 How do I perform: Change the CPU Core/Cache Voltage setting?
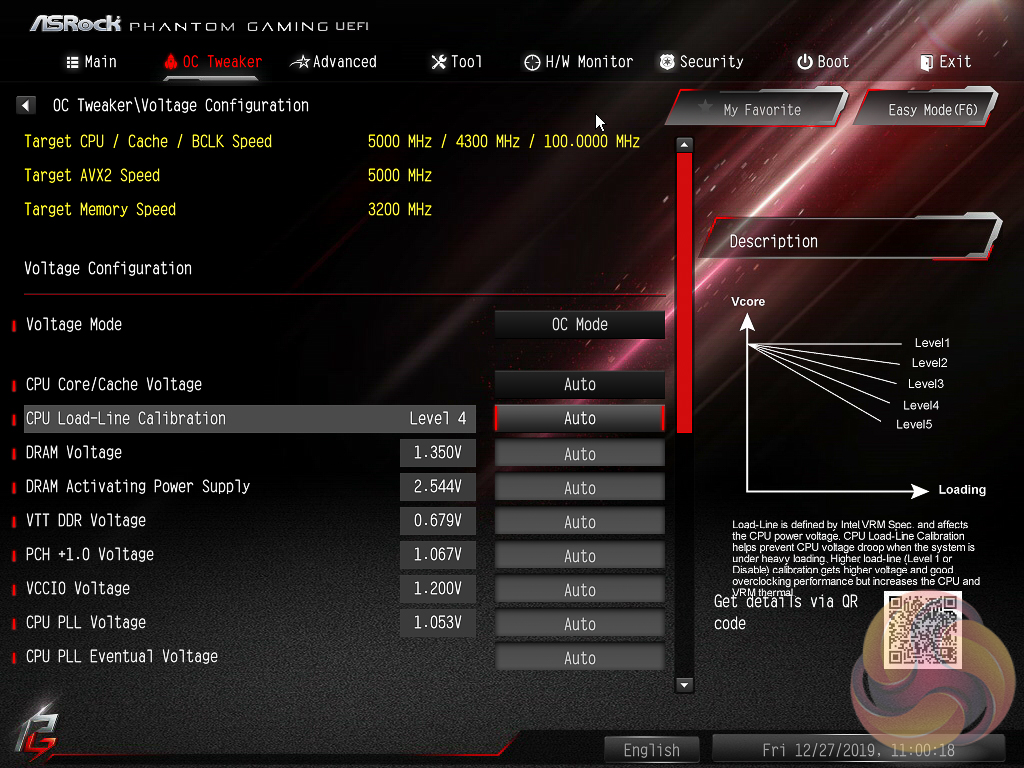tap(580, 385)
